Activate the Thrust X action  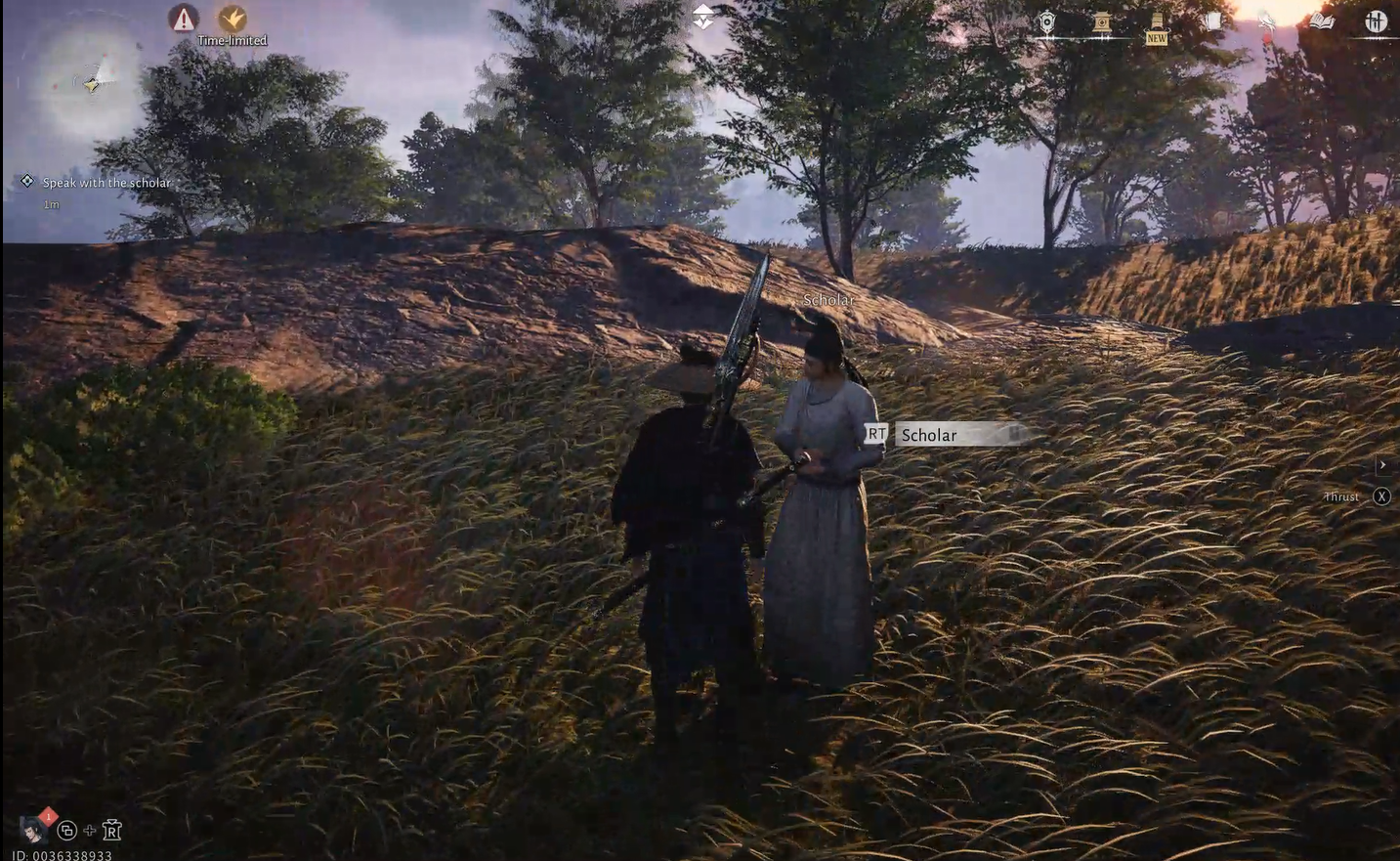click(x=1381, y=496)
